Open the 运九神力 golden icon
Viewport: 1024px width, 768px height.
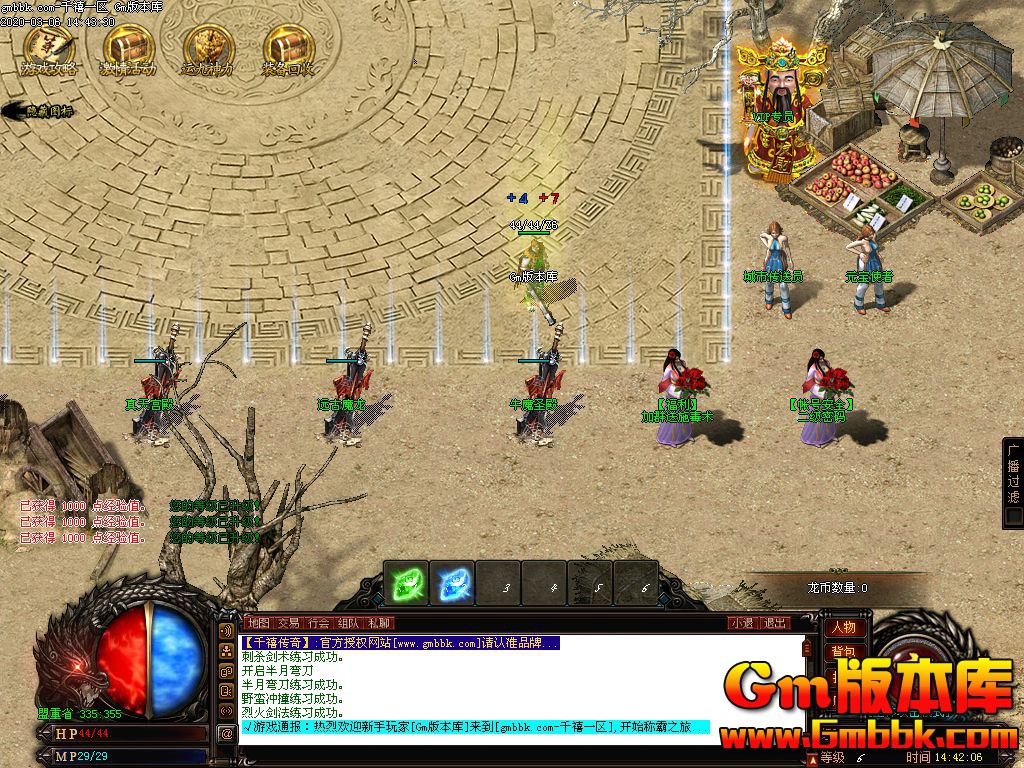tap(208, 49)
